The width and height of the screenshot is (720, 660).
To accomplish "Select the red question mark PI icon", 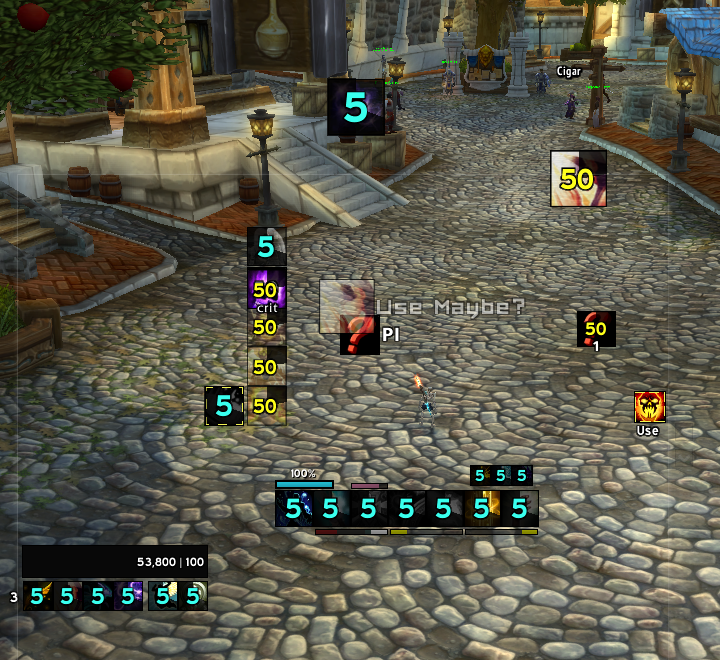I will pyautogui.click(x=359, y=335).
